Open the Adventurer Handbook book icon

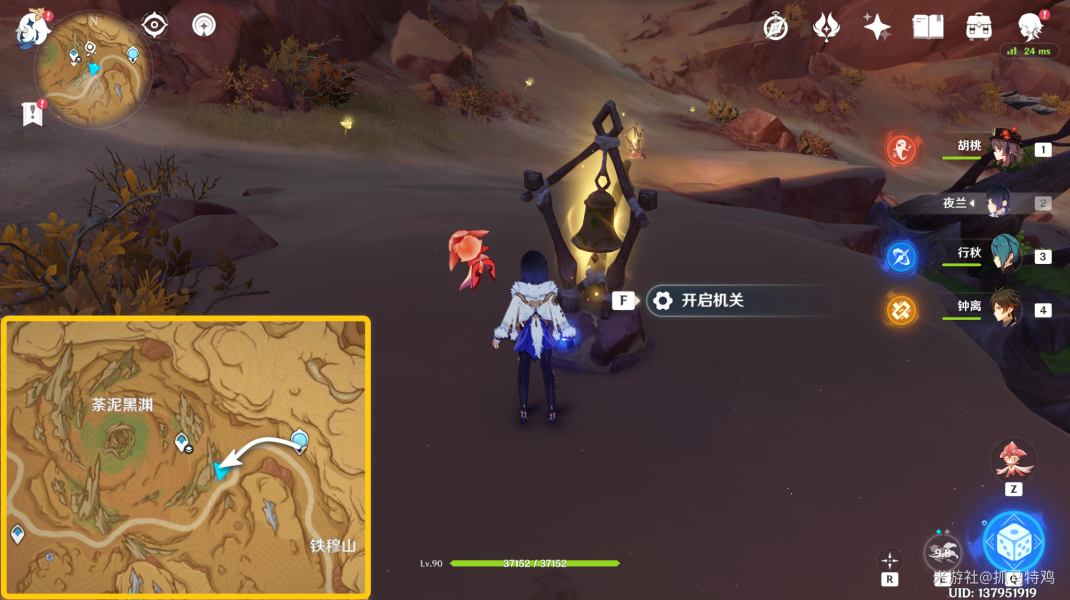(x=928, y=27)
